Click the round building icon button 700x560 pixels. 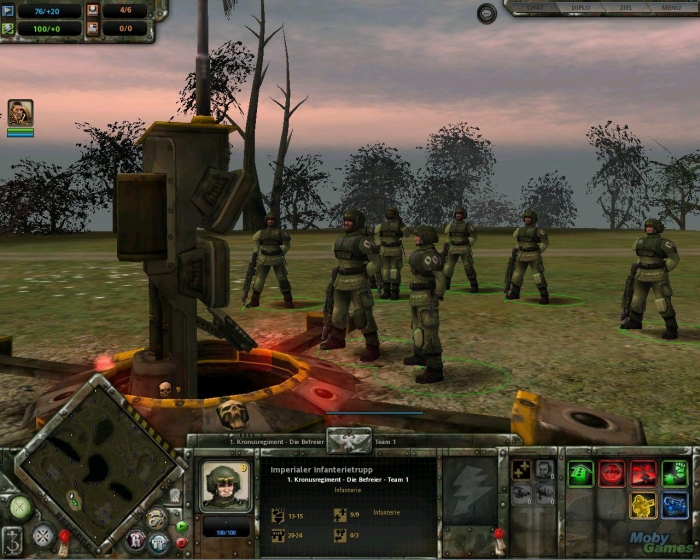click(158, 543)
